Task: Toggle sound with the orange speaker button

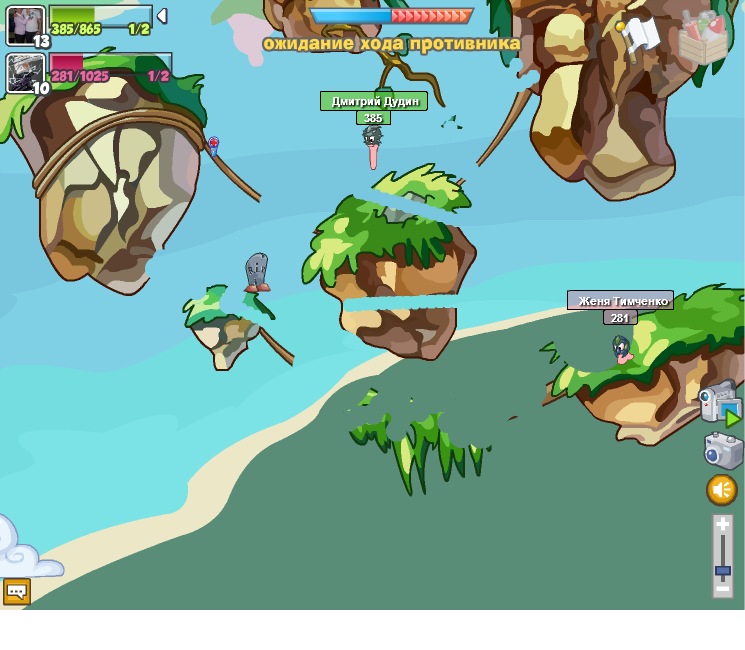Action: tap(722, 490)
